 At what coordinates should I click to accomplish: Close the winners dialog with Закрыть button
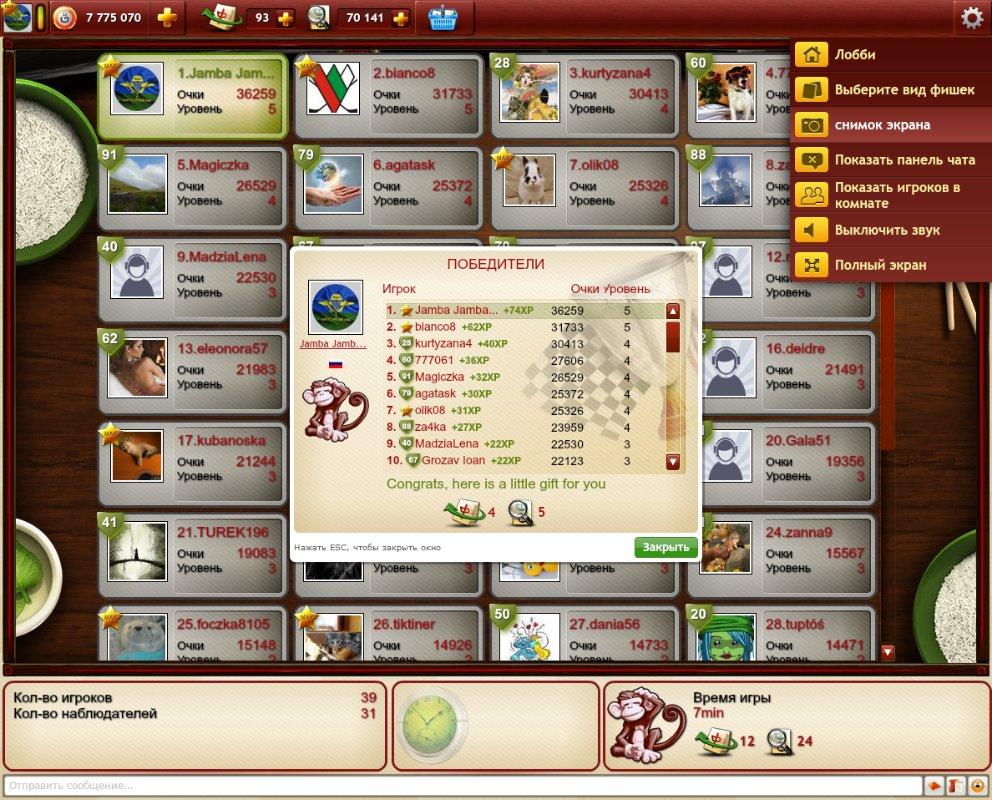pos(665,547)
